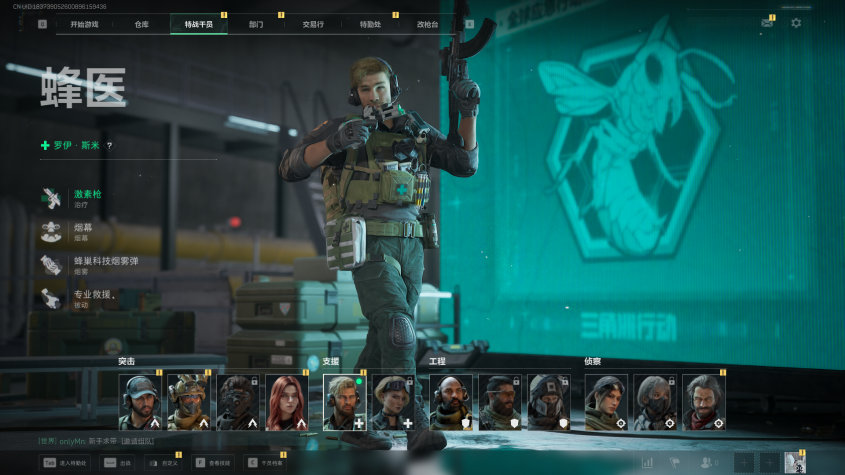Choose the bald bearded engineer operator
Image resolution: width=845 pixels, height=475 pixels.
tap(450, 402)
